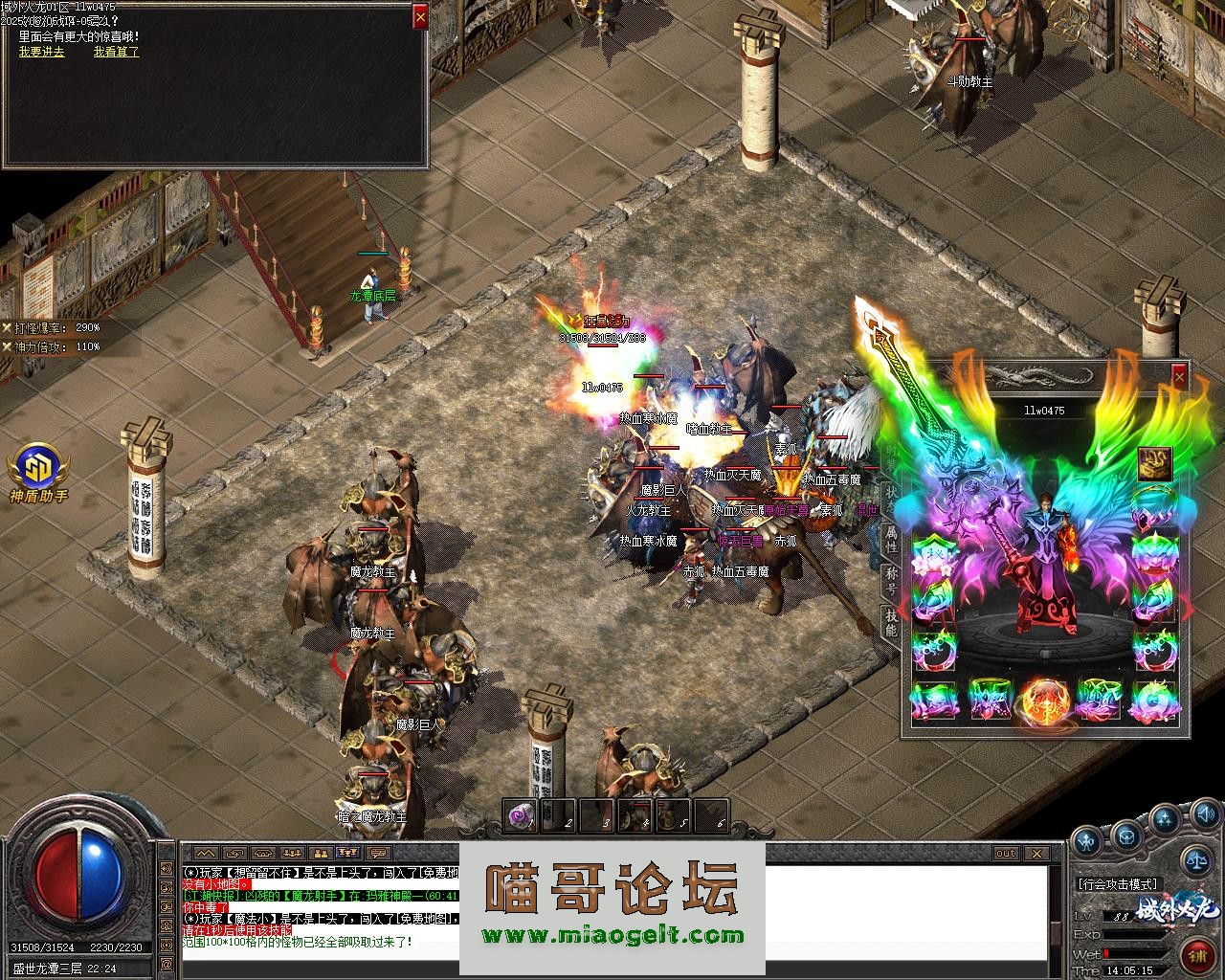The height and width of the screenshot is (980, 1225).
Task: Select the golden dragon book equipment slot
Action: (x=1155, y=464)
